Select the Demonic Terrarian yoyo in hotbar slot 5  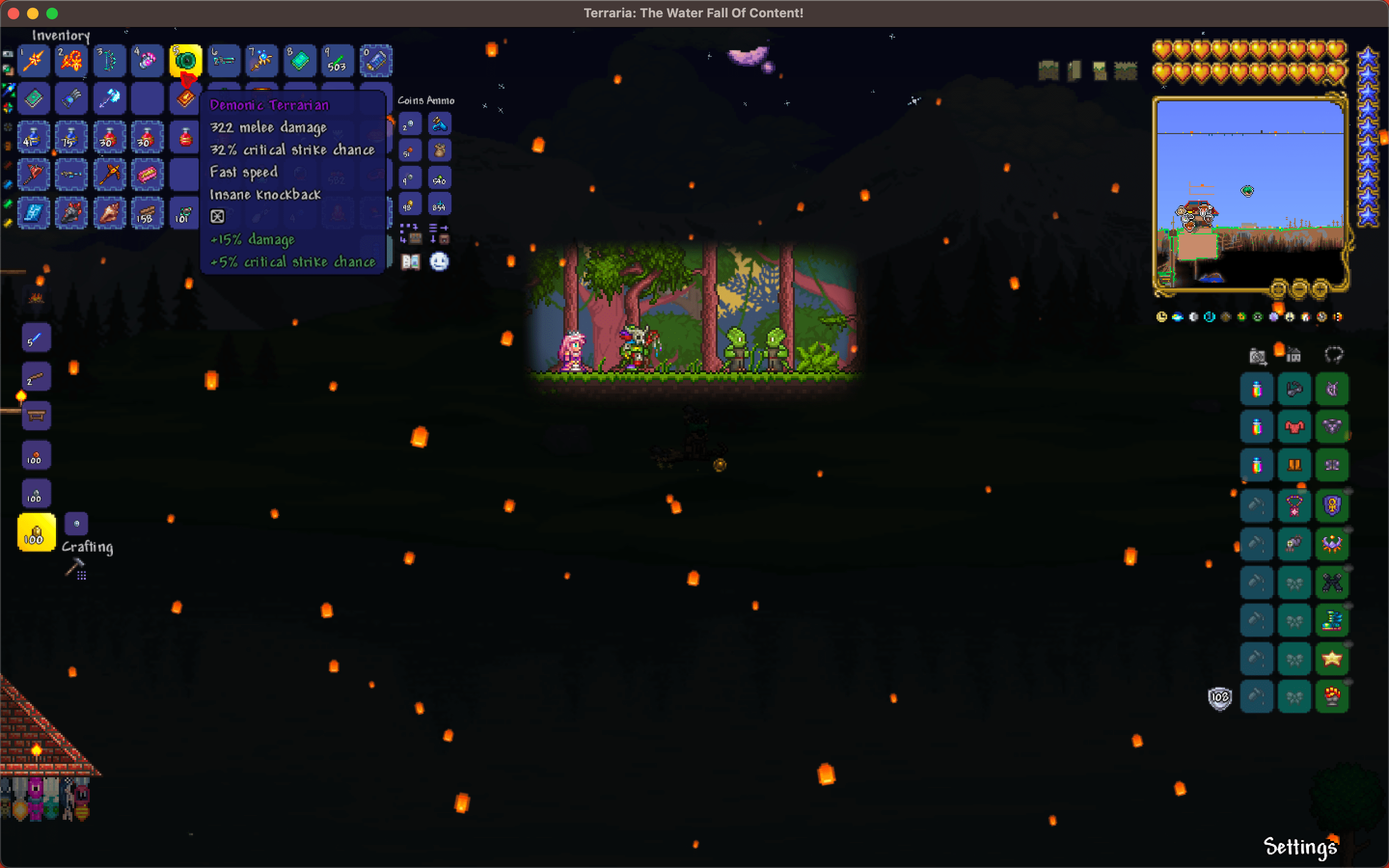click(185, 60)
